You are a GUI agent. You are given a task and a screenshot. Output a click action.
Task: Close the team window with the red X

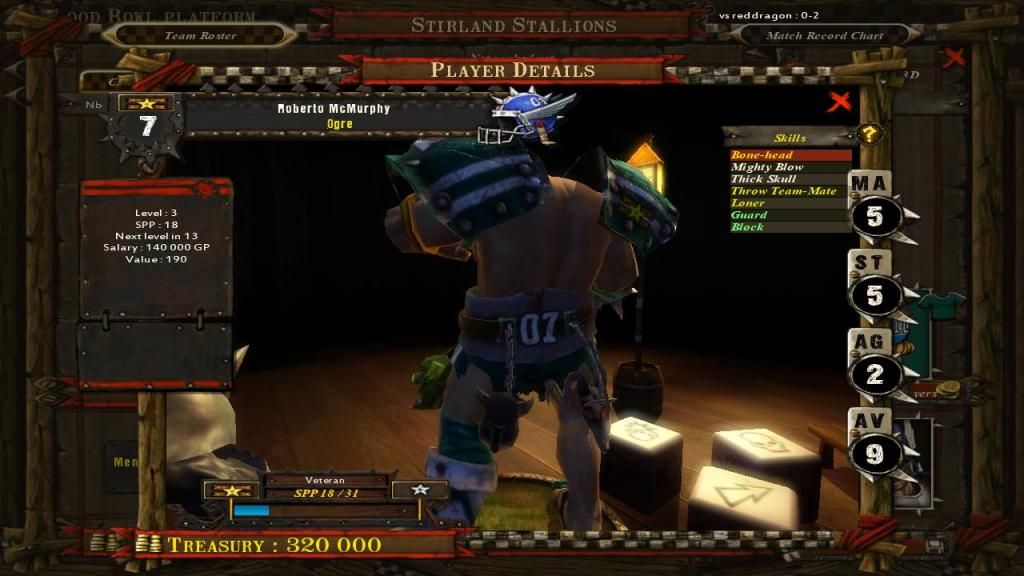954,57
